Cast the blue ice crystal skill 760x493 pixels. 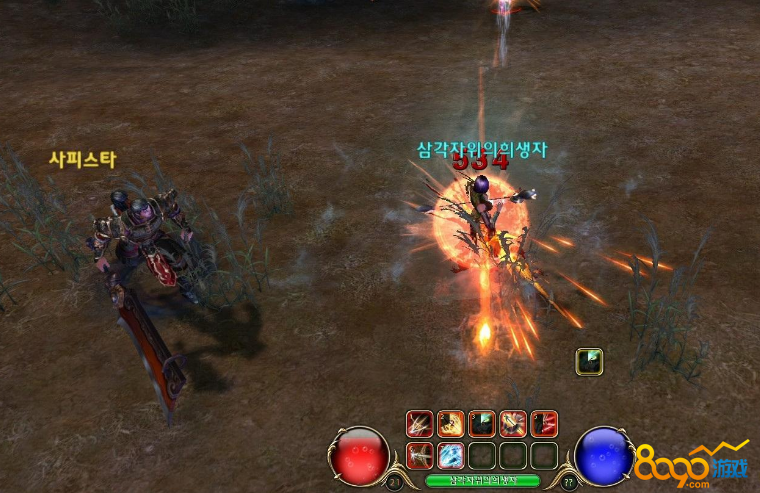(x=451, y=455)
